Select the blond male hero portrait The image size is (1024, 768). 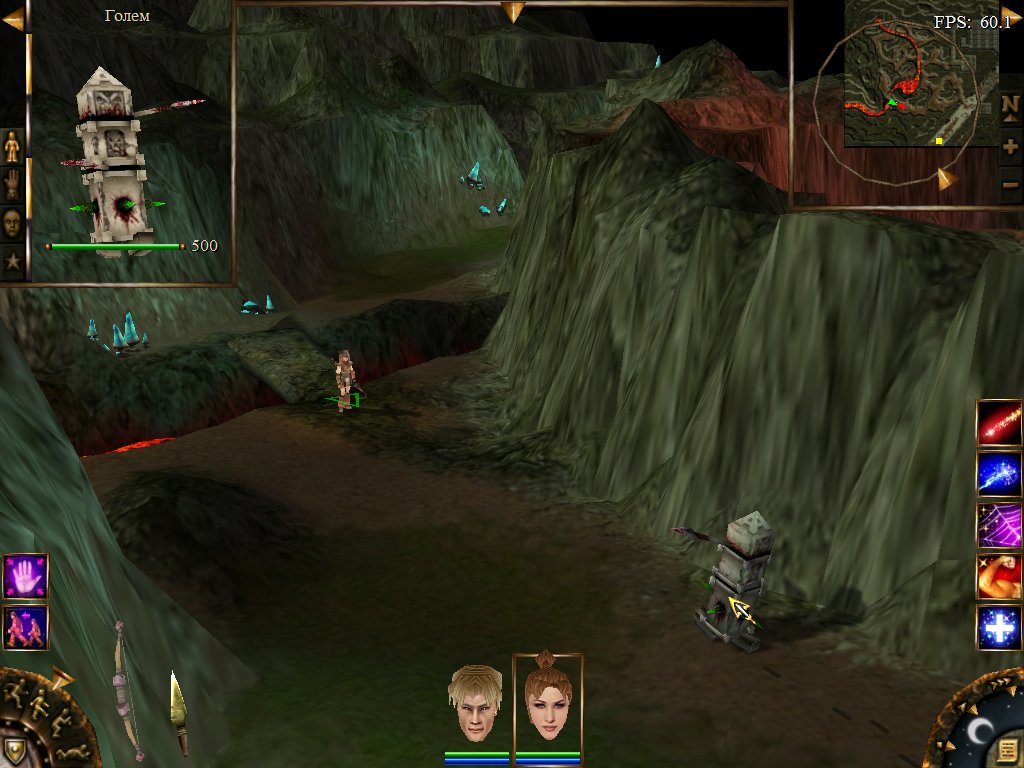click(475, 702)
